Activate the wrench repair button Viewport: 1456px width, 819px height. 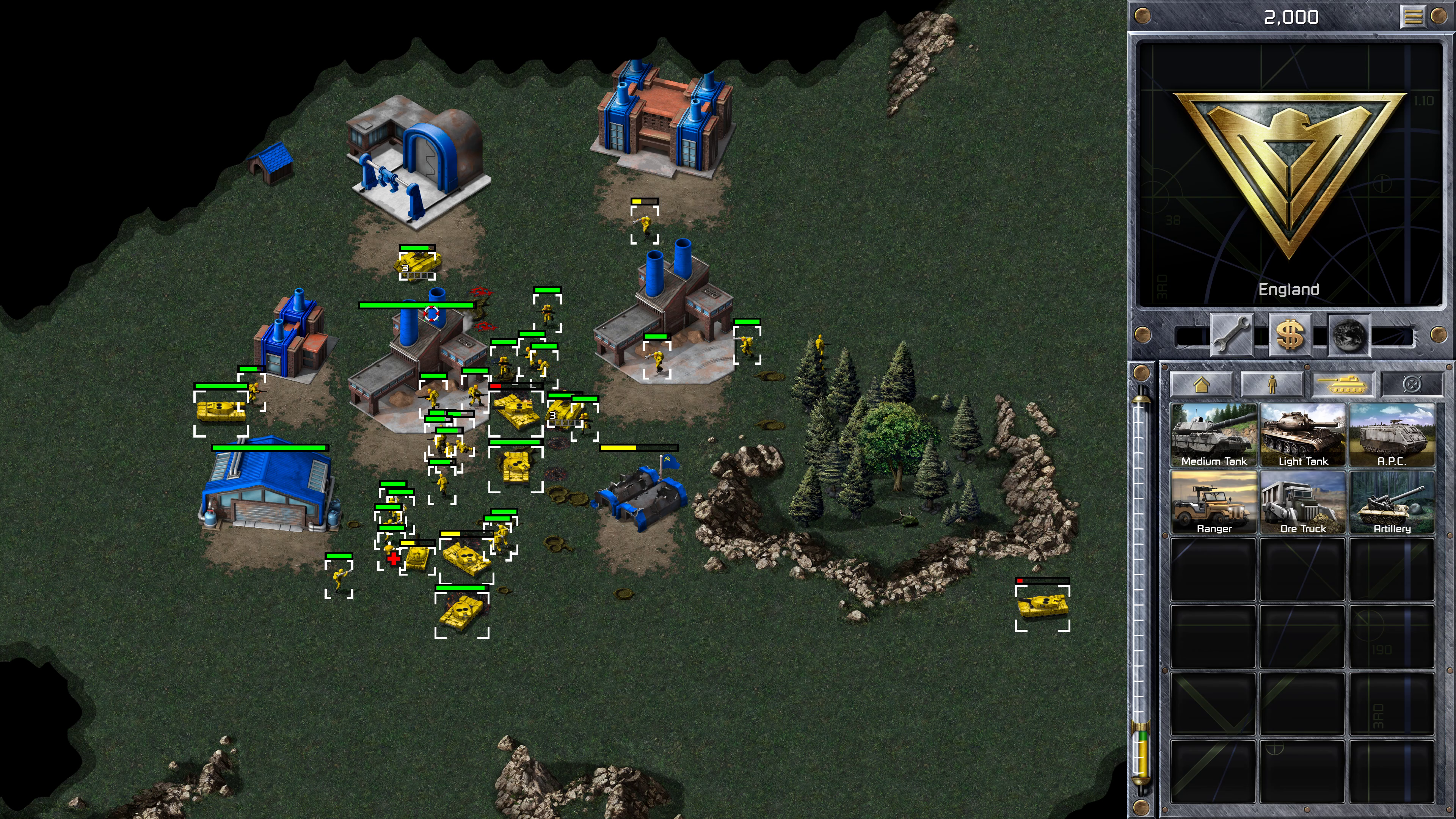click(1231, 335)
